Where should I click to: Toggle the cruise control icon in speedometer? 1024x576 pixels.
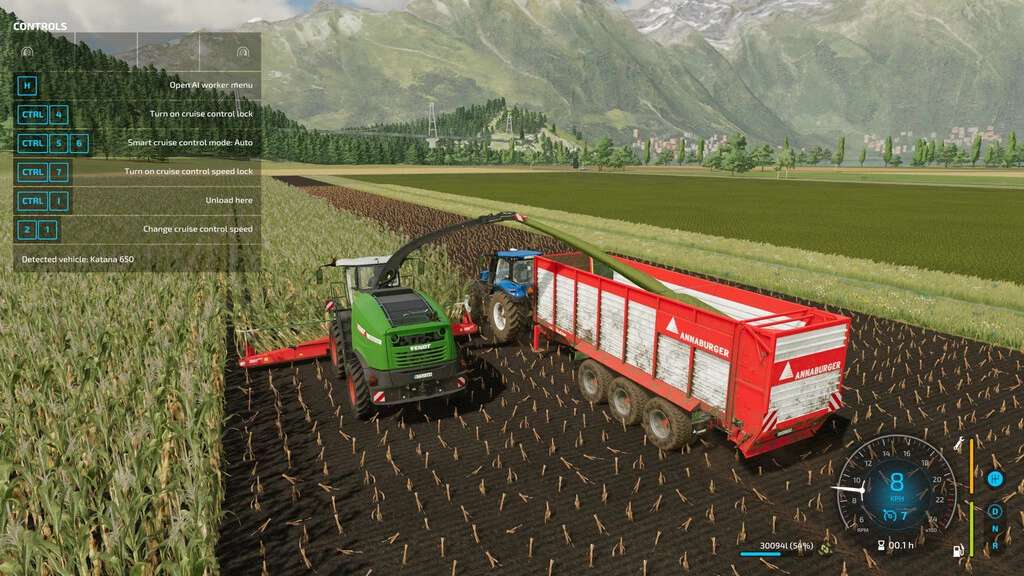coord(888,516)
